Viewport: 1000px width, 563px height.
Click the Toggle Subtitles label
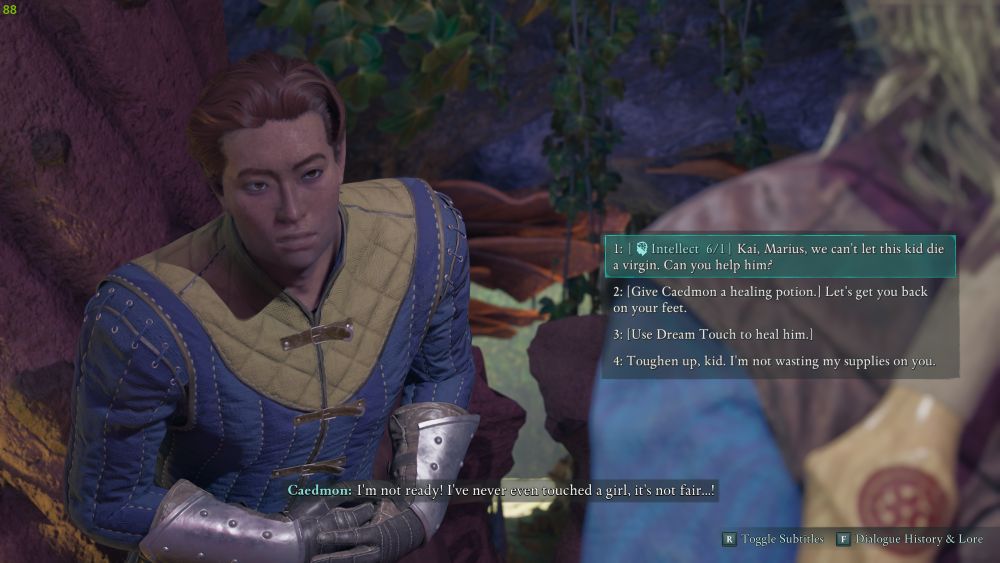pos(782,539)
